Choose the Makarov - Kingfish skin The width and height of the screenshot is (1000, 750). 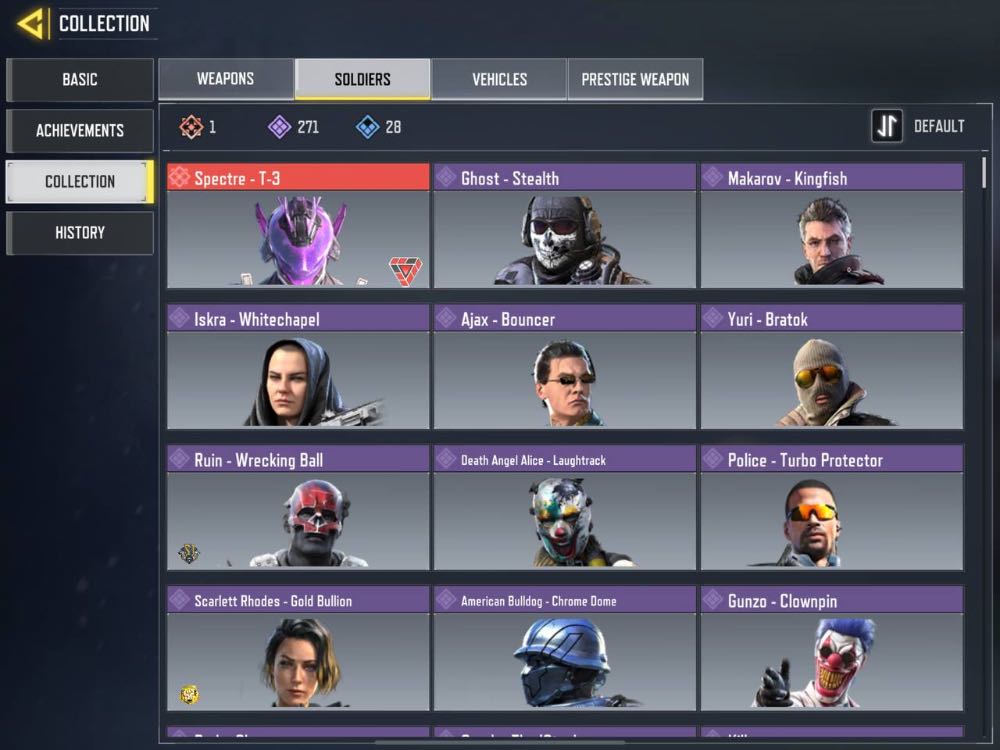point(831,226)
